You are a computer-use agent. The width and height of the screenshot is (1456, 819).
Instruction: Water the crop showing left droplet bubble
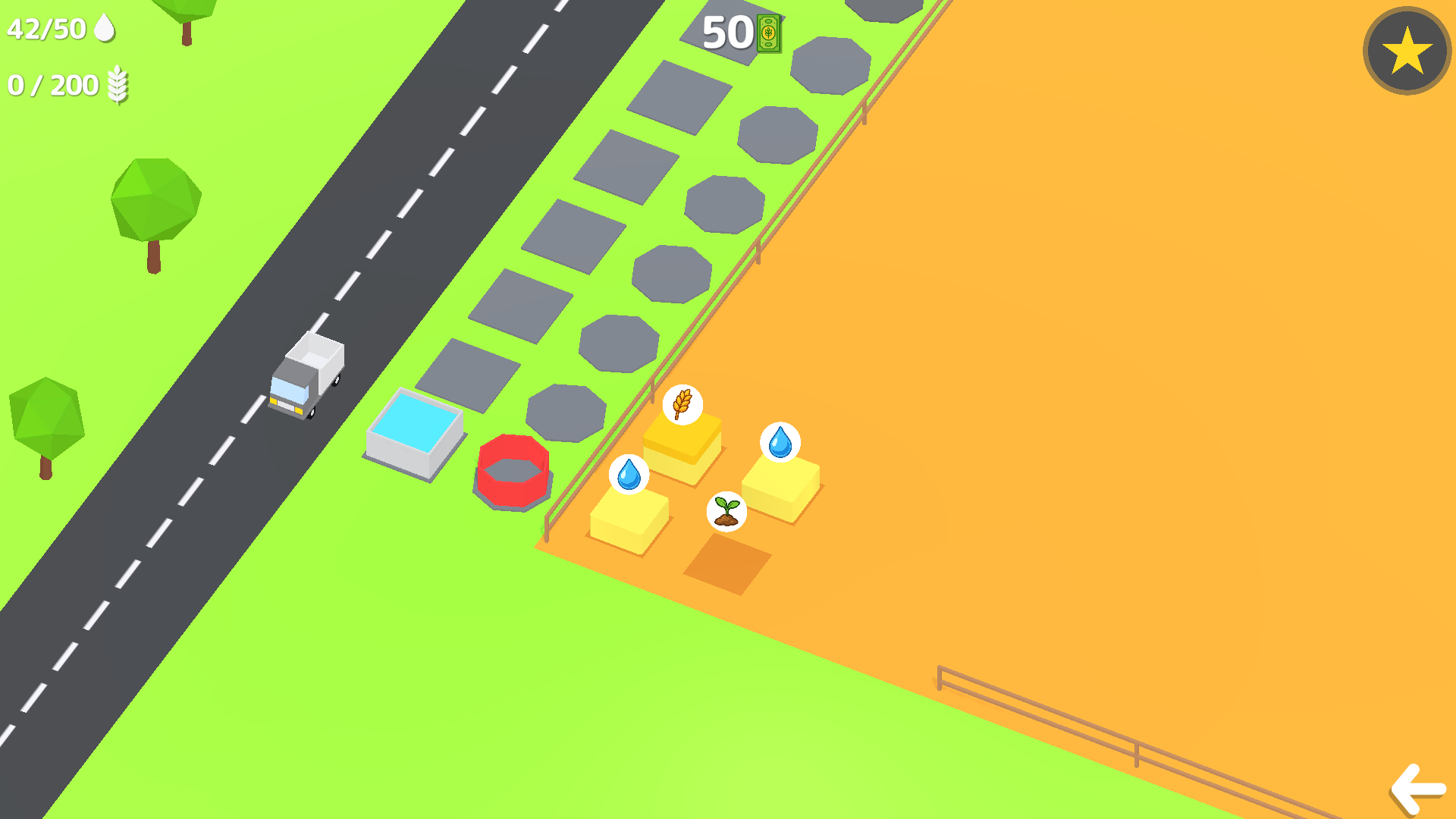[629, 474]
